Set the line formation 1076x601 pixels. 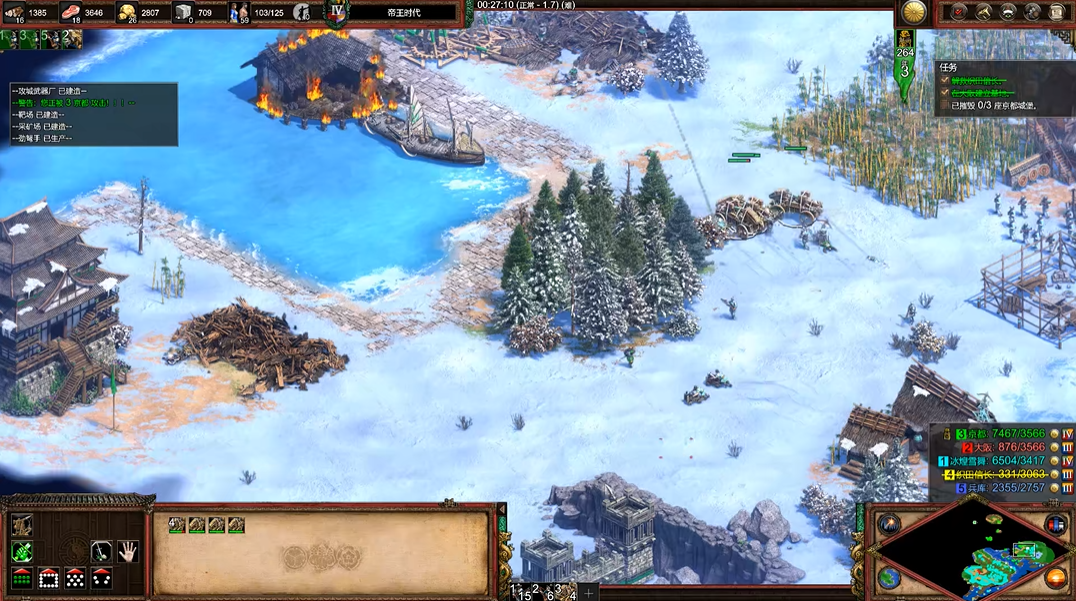pos(21,577)
